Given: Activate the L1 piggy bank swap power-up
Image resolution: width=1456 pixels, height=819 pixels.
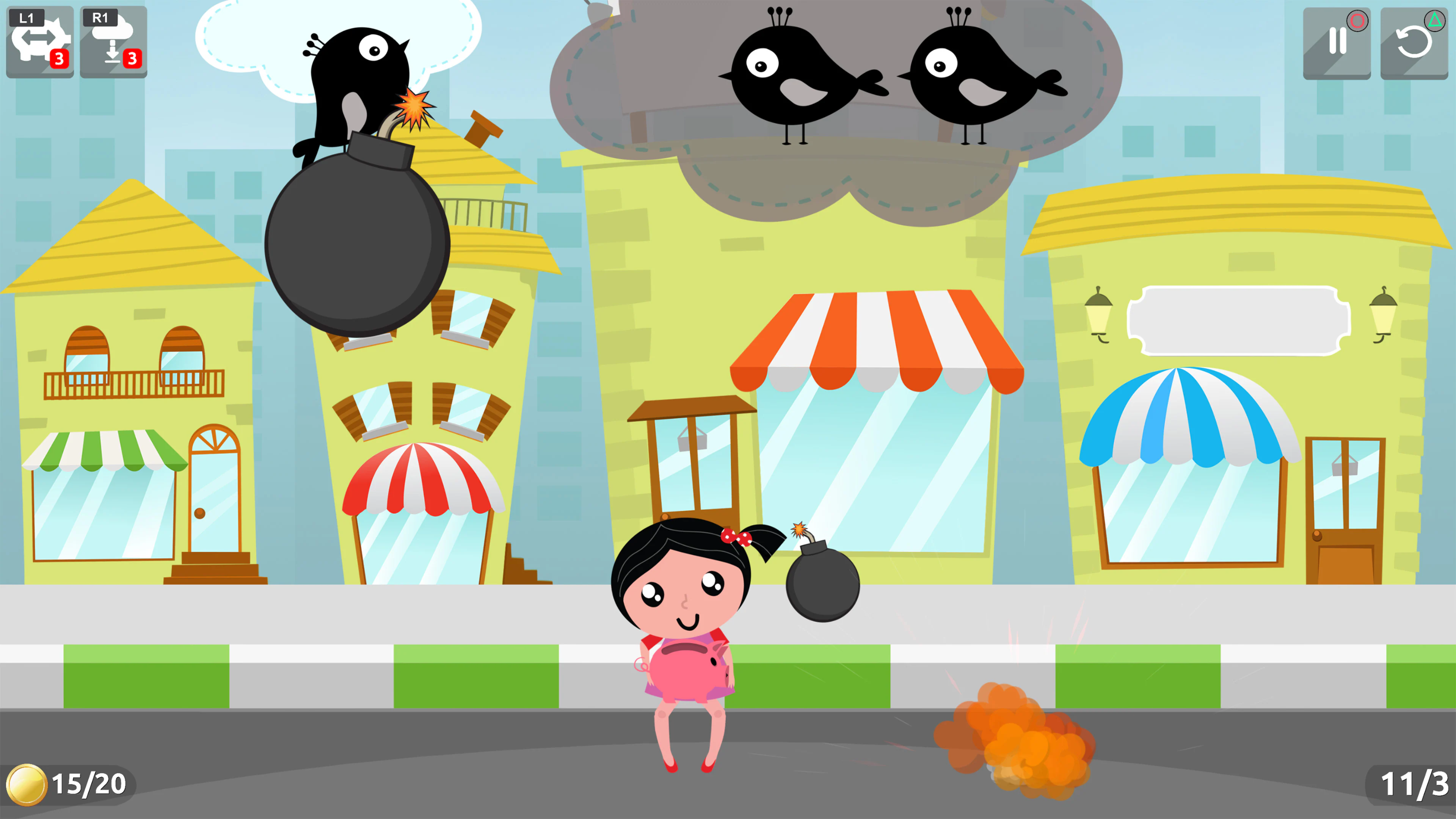Looking at the screenshot, I should point(39,41).
